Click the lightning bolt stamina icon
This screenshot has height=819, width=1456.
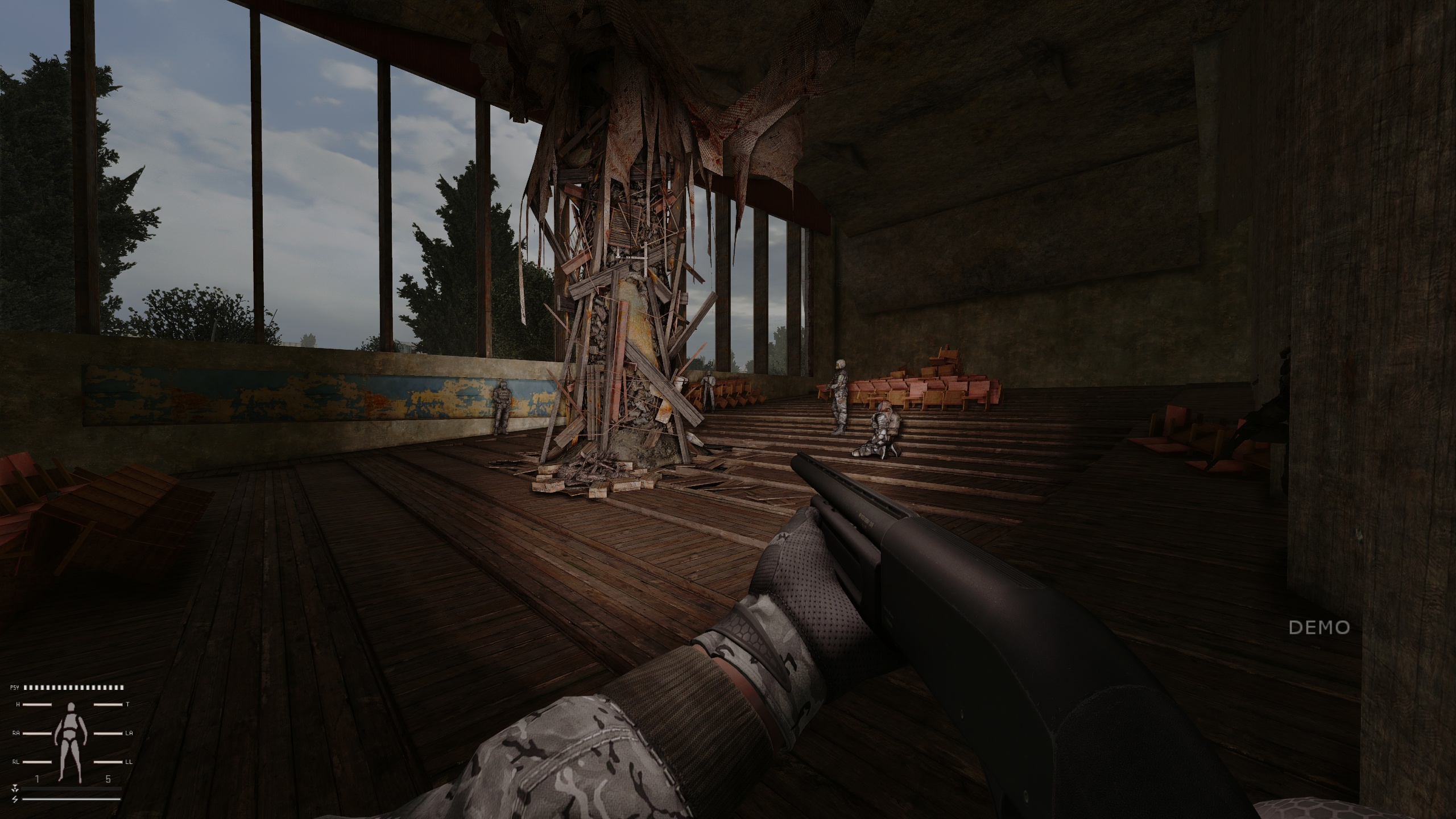(x=15, y=799)
